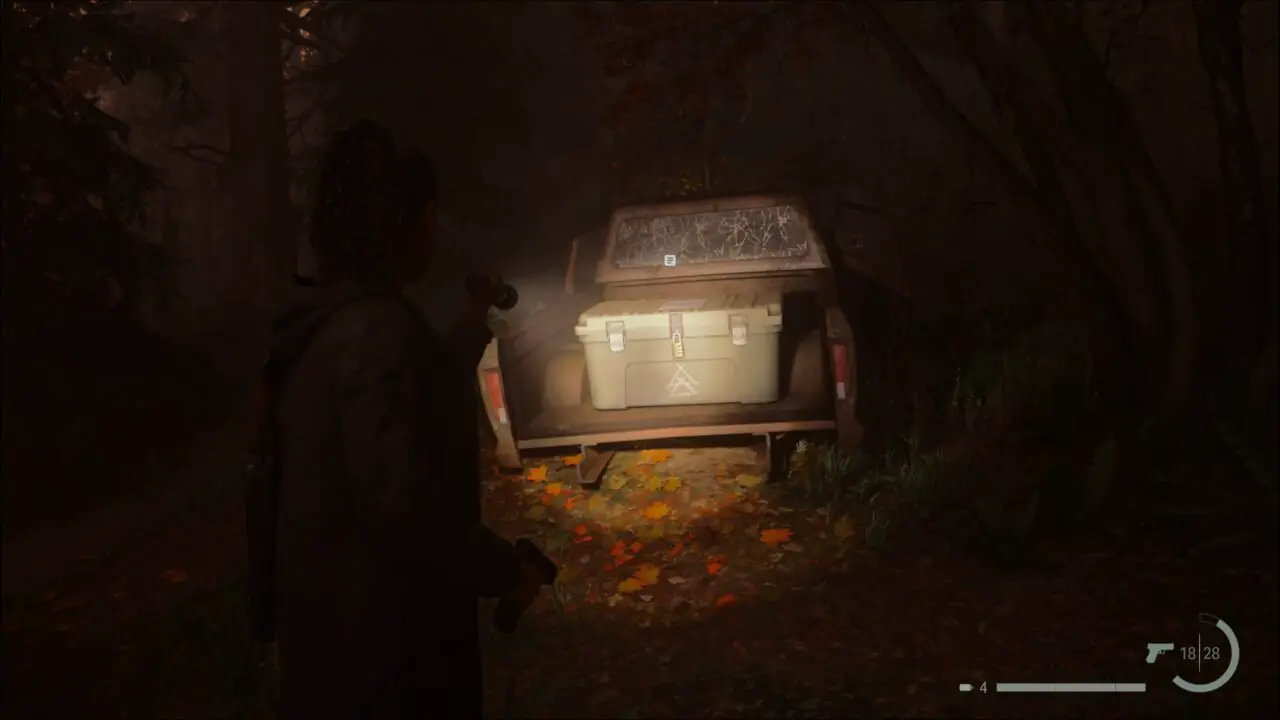The width and height of the screenshot is (1280, 720).
Task: Click the Cult symbol on the stash box
Action: tap(681, 381)
